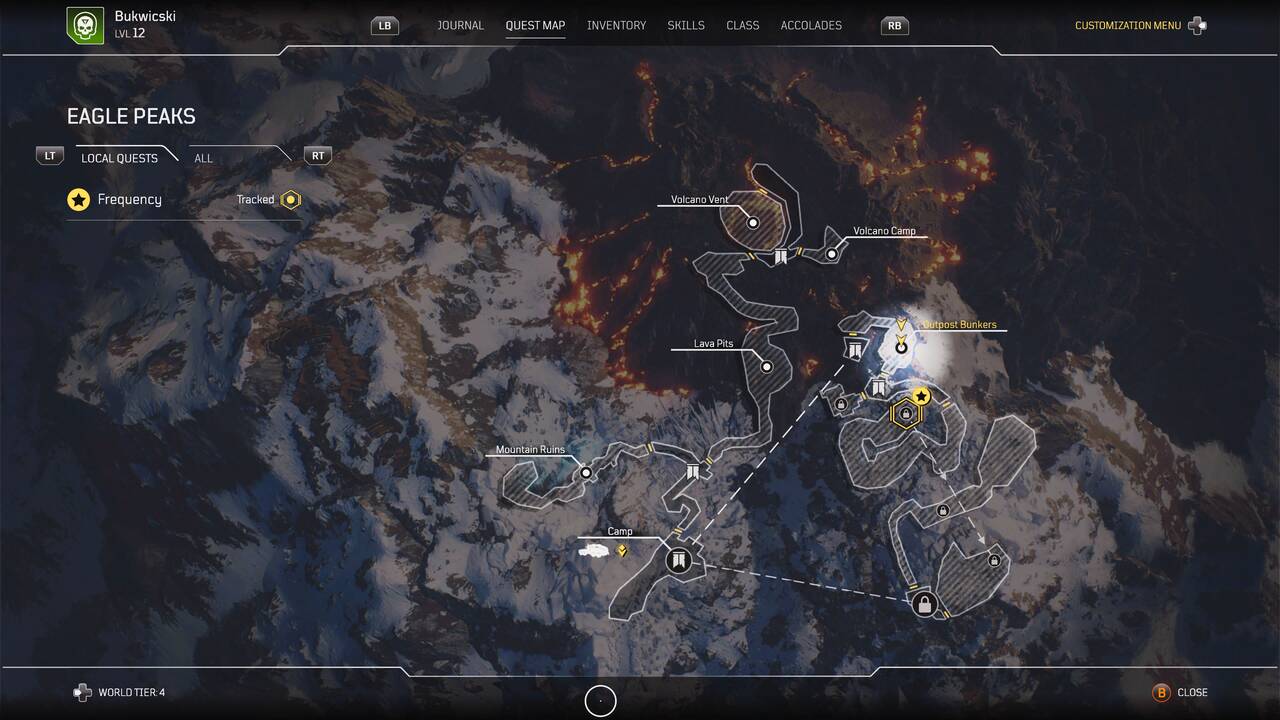The image size is (1280, 720).
Task: Open the INVENTORY tab
Action: [x=616, y=25]
